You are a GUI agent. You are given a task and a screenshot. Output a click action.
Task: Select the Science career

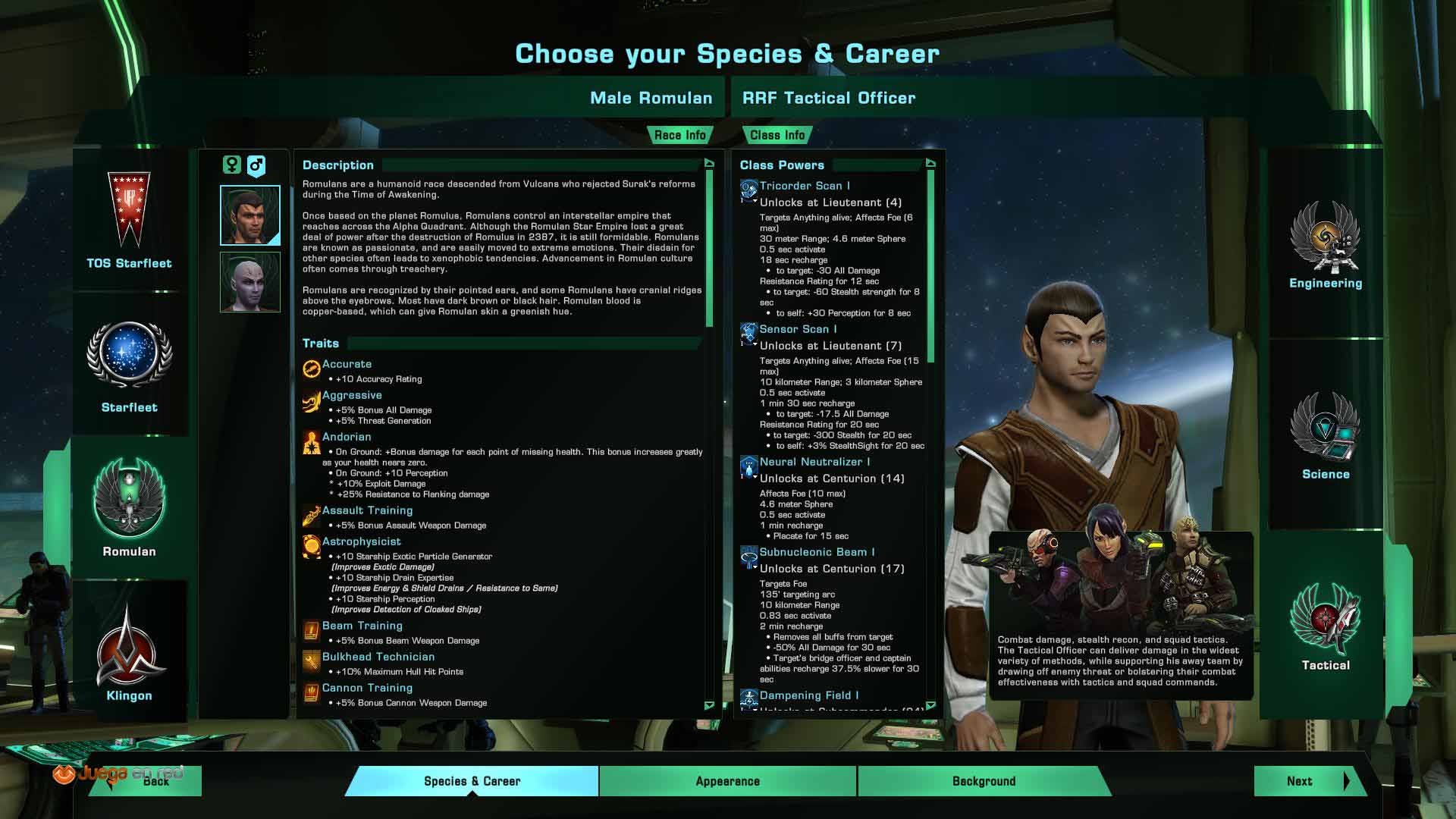click(x=1325, y=438)
